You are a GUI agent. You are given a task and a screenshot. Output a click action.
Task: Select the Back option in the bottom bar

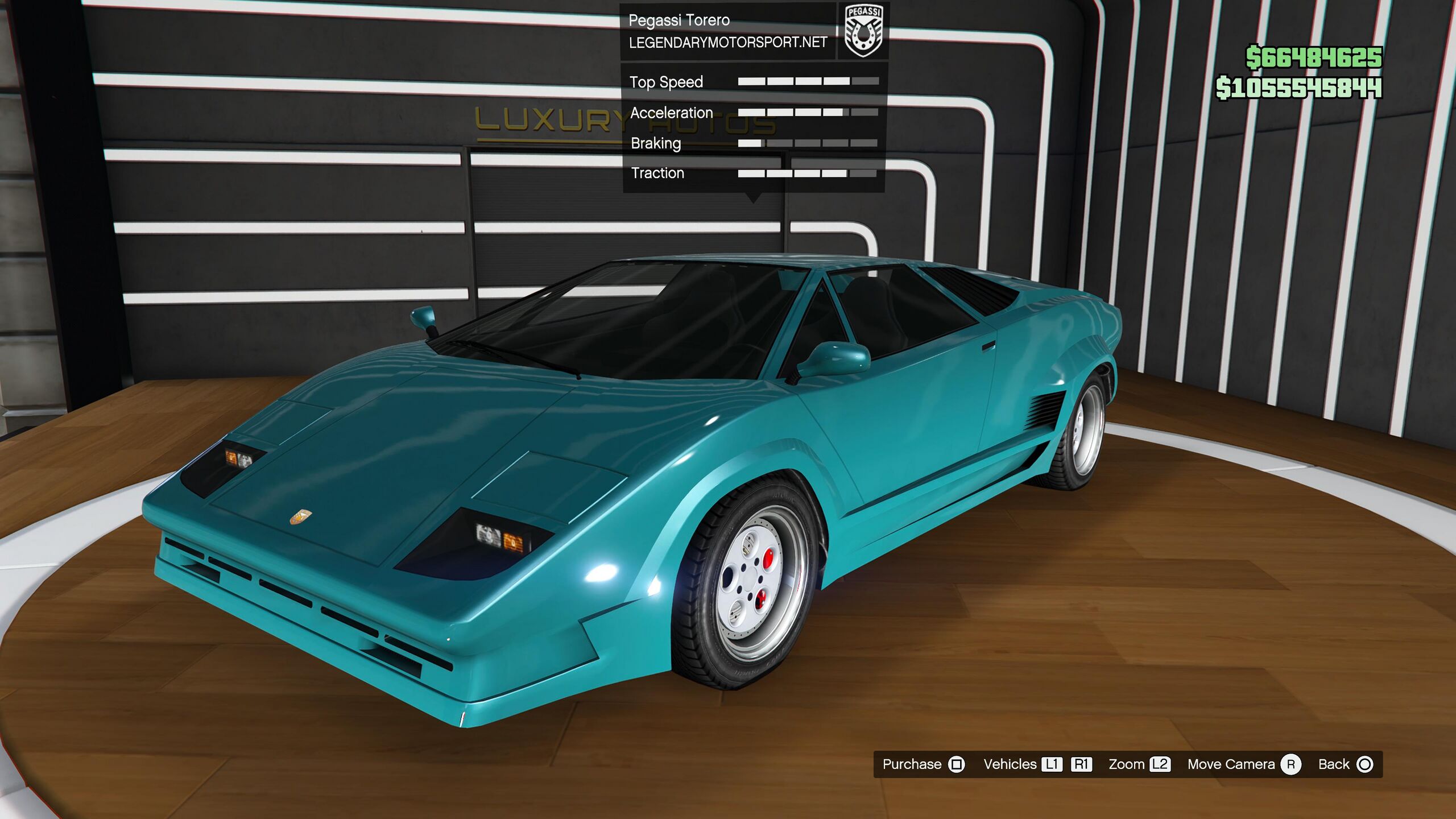pos(1345,764)
